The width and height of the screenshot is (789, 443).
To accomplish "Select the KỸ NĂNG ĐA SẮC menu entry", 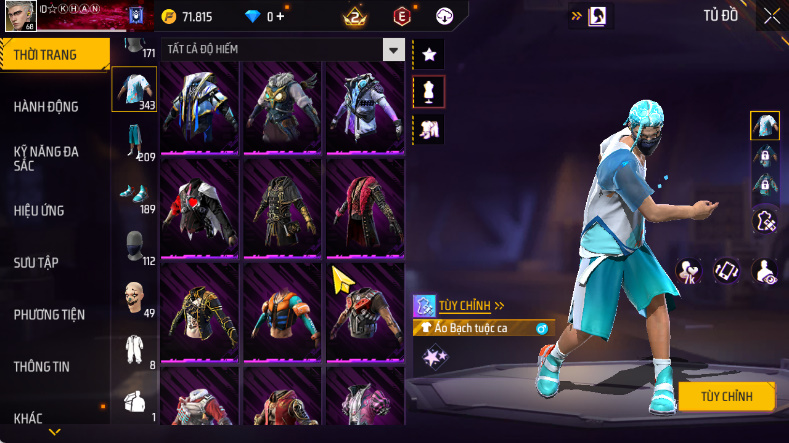I will coord(46,158).
